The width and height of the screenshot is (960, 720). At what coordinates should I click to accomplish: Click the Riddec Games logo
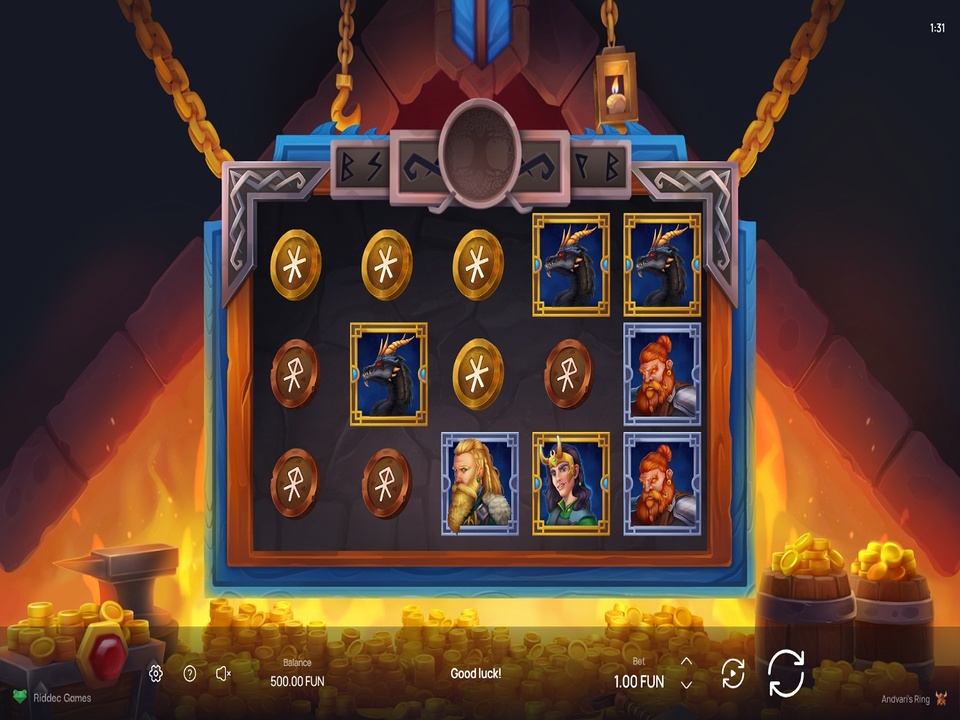(52, 697)
